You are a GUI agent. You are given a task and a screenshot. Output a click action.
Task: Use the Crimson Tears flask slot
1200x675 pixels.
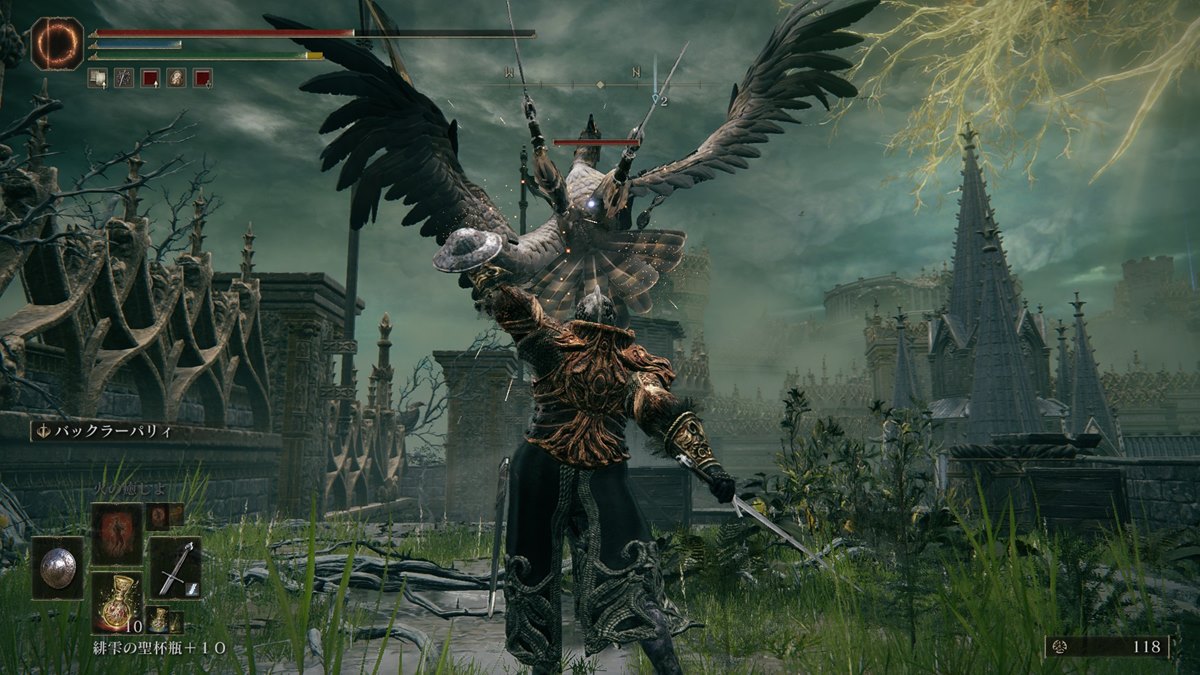(116, 601)
